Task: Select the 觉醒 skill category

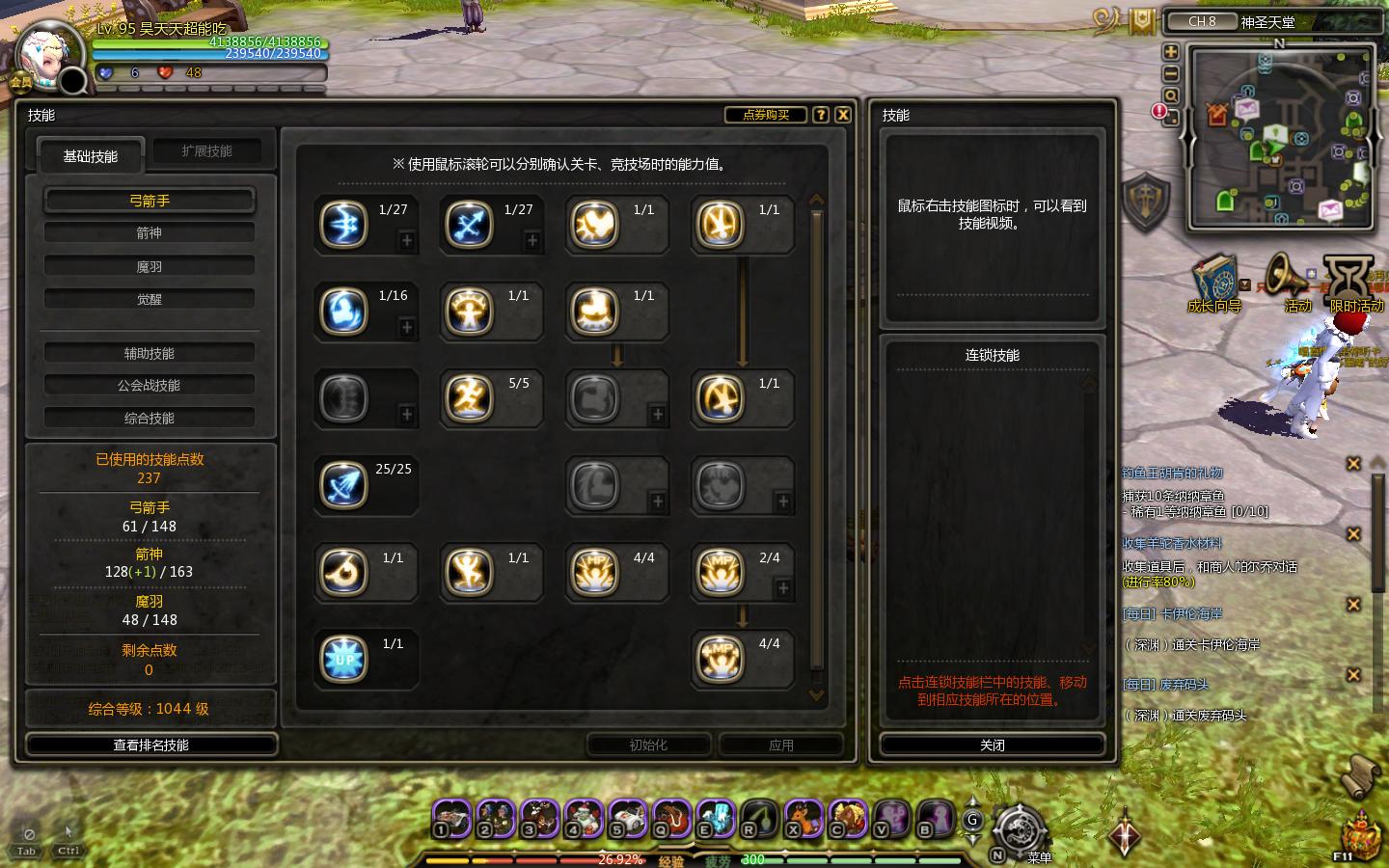Action: point(150,299)
